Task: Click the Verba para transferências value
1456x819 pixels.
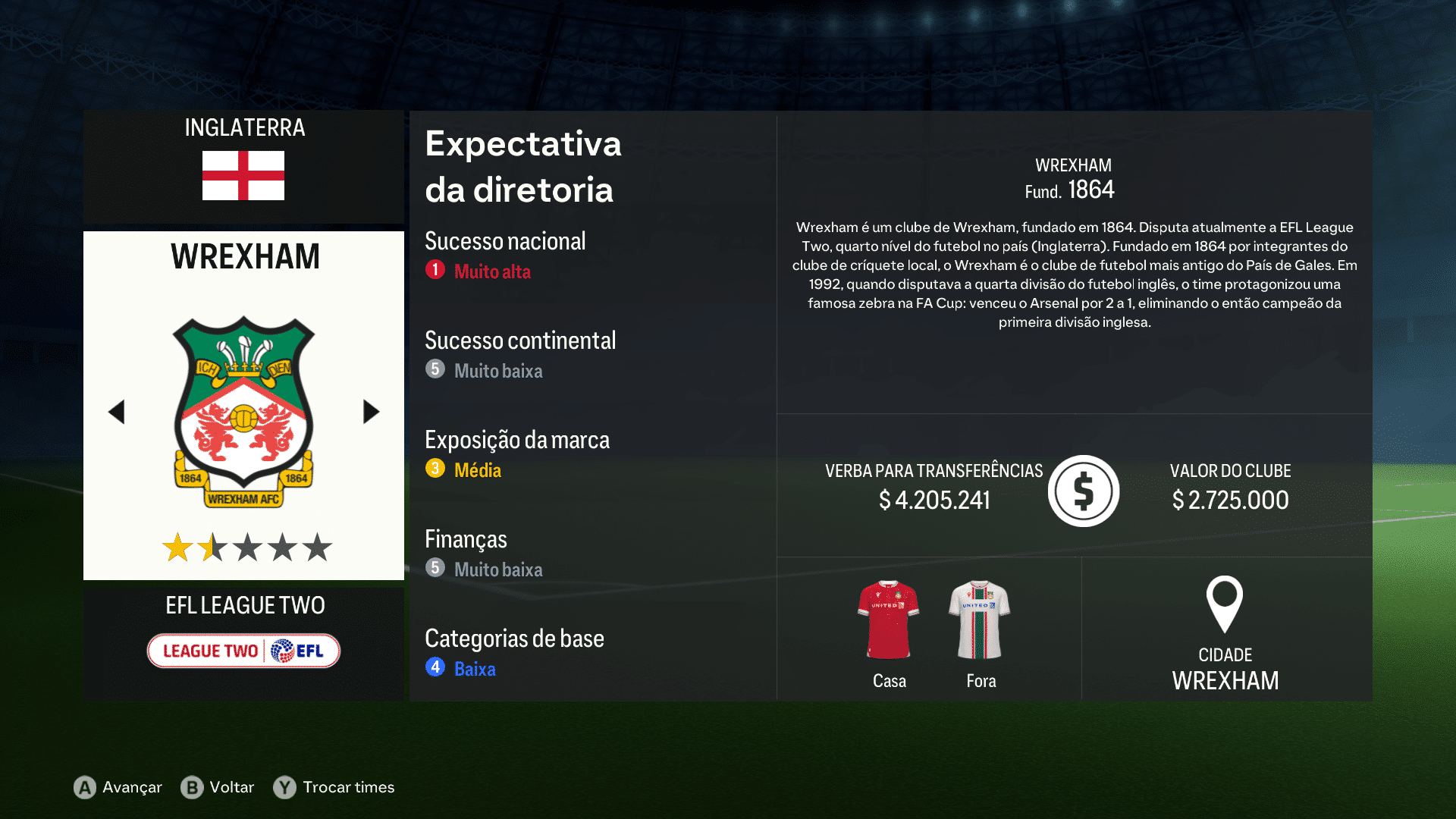Action: click(x=934, y=500)
